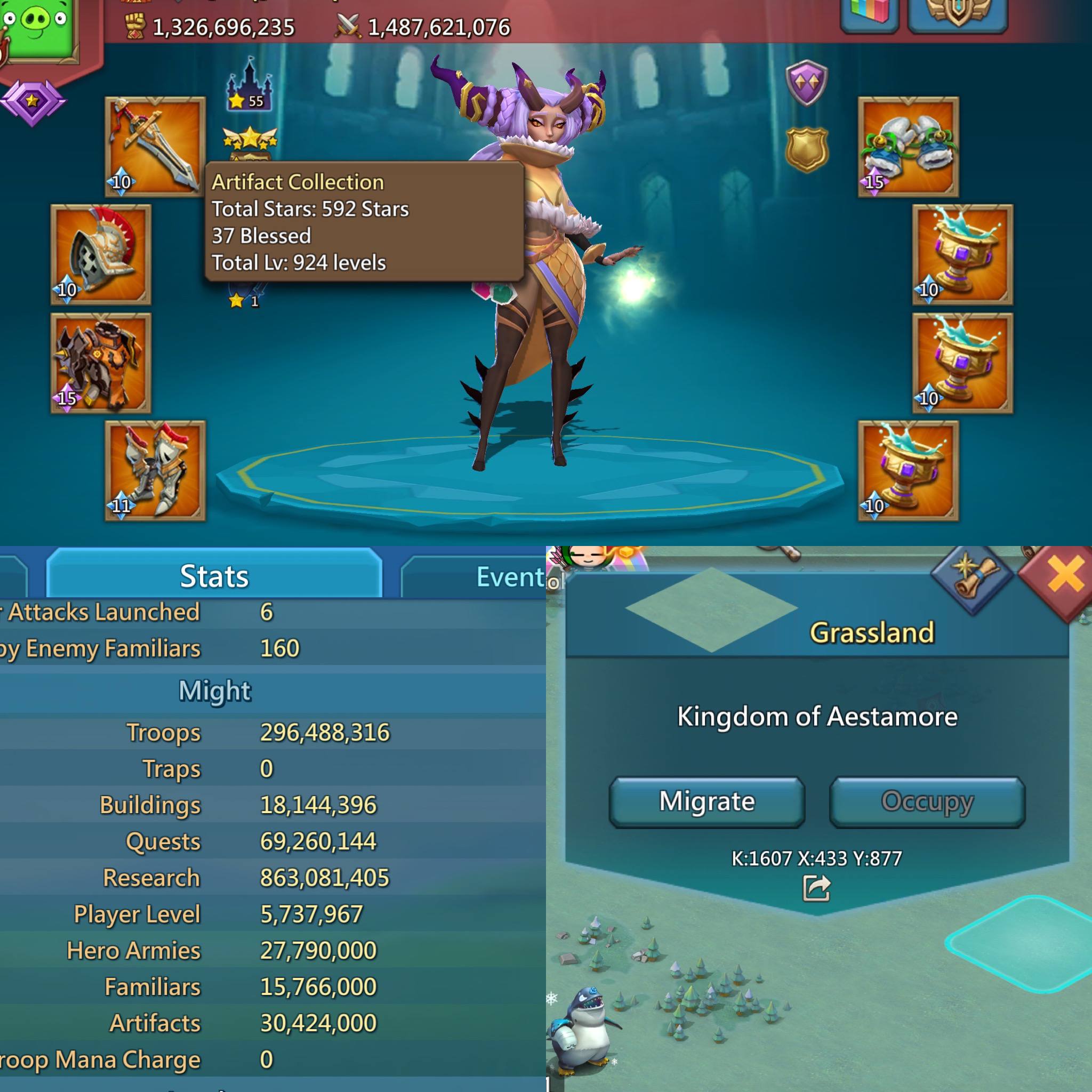1092x1092 pixels.
Task: Select the fur gloves equipment slot
Action: pos(908,147)
